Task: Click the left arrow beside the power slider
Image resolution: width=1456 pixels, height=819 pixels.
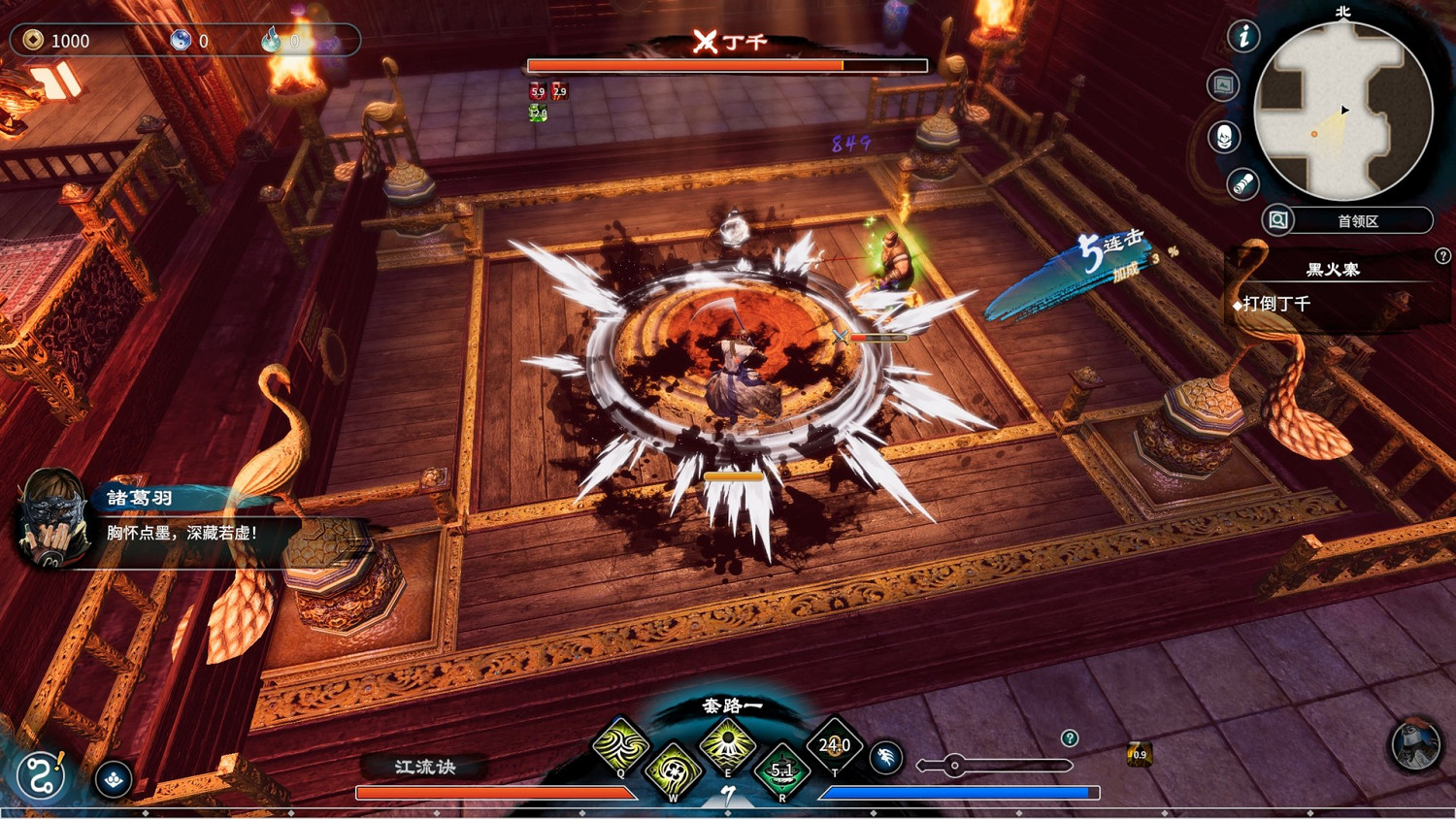Action: point(919,763)
